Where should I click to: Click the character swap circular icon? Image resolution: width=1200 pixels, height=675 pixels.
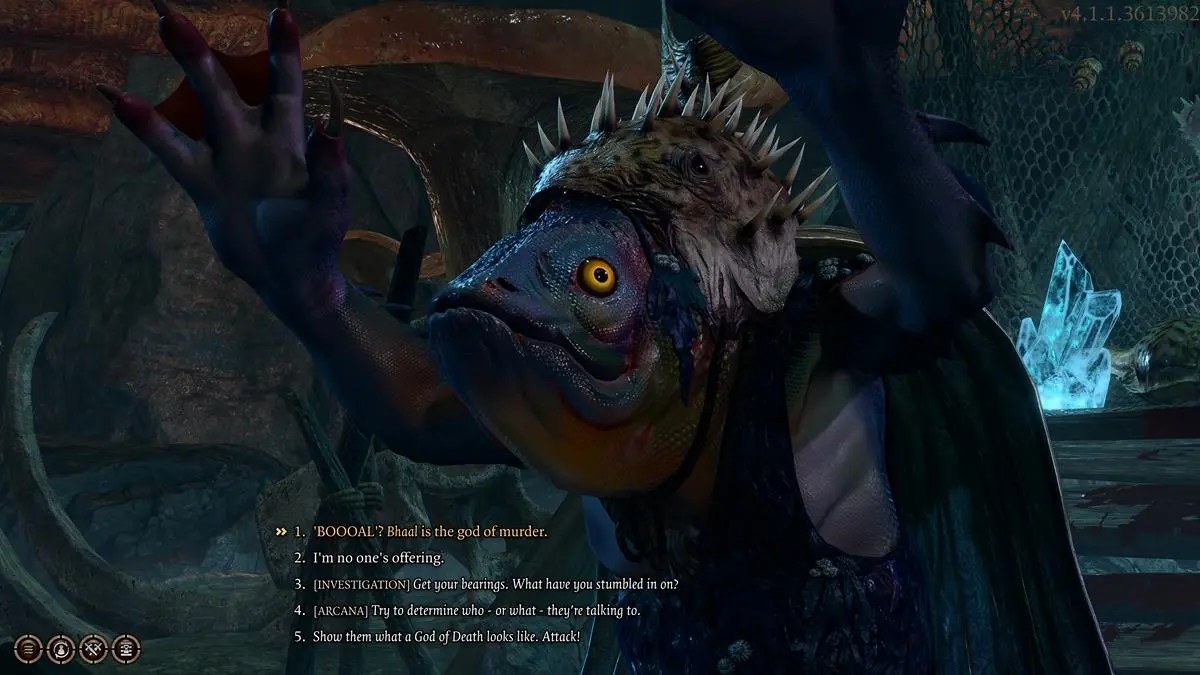point(61,649)
